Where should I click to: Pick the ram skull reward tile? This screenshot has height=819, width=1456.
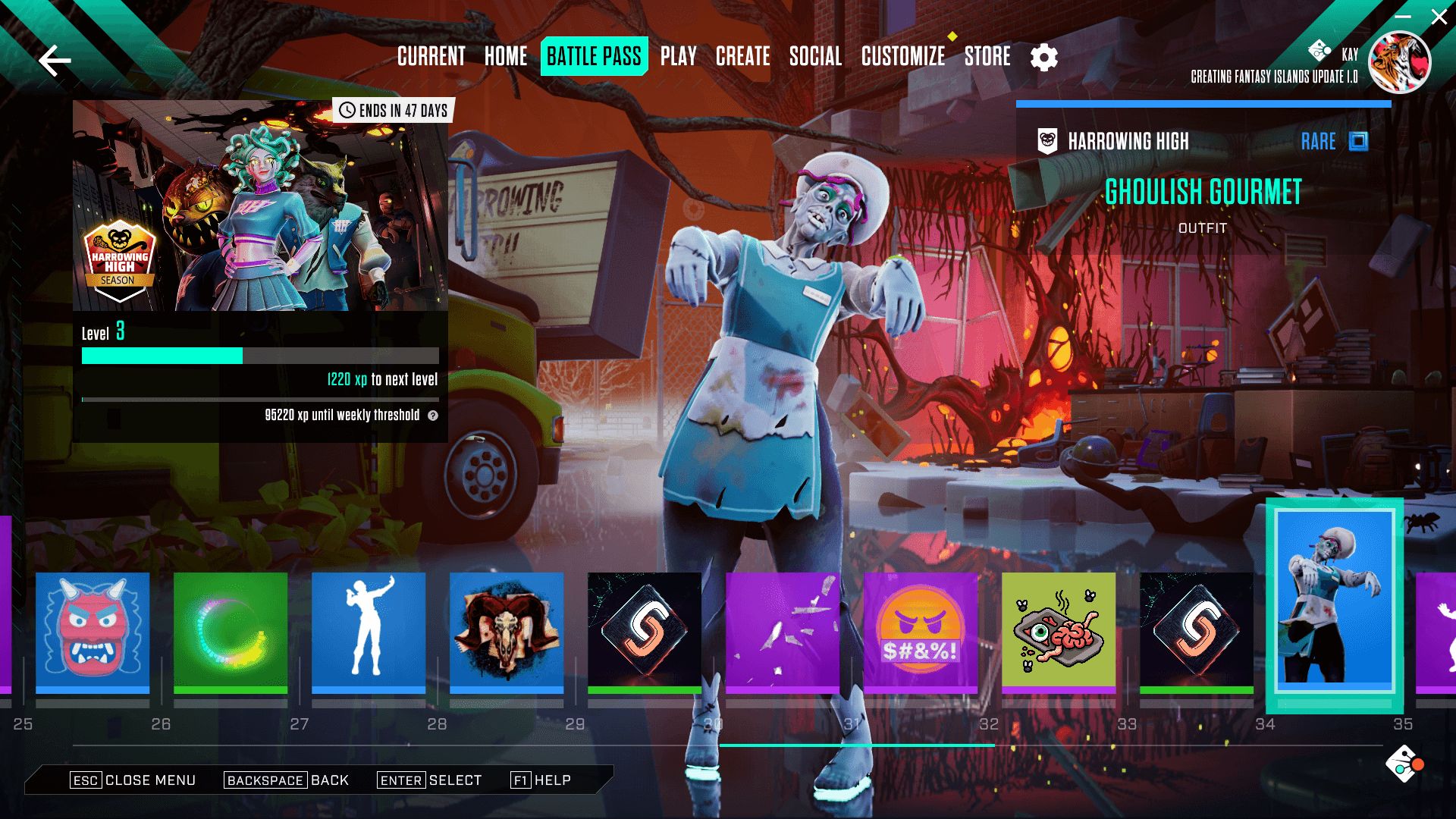tap(507, 631)
